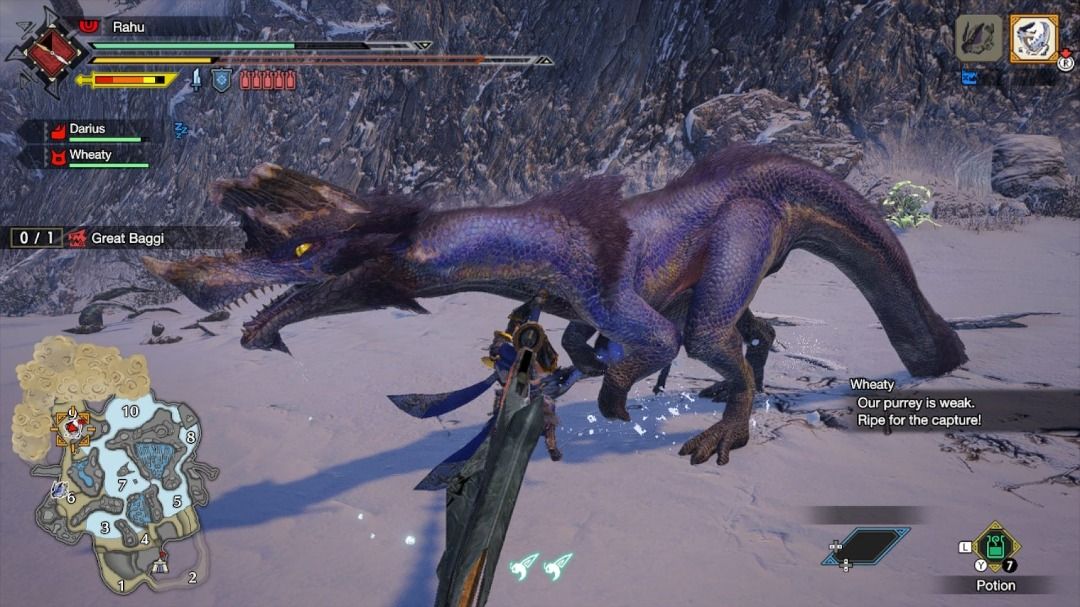Select the Potion item slot
The width and height of the screenshot is (1080, 607).
996,547
